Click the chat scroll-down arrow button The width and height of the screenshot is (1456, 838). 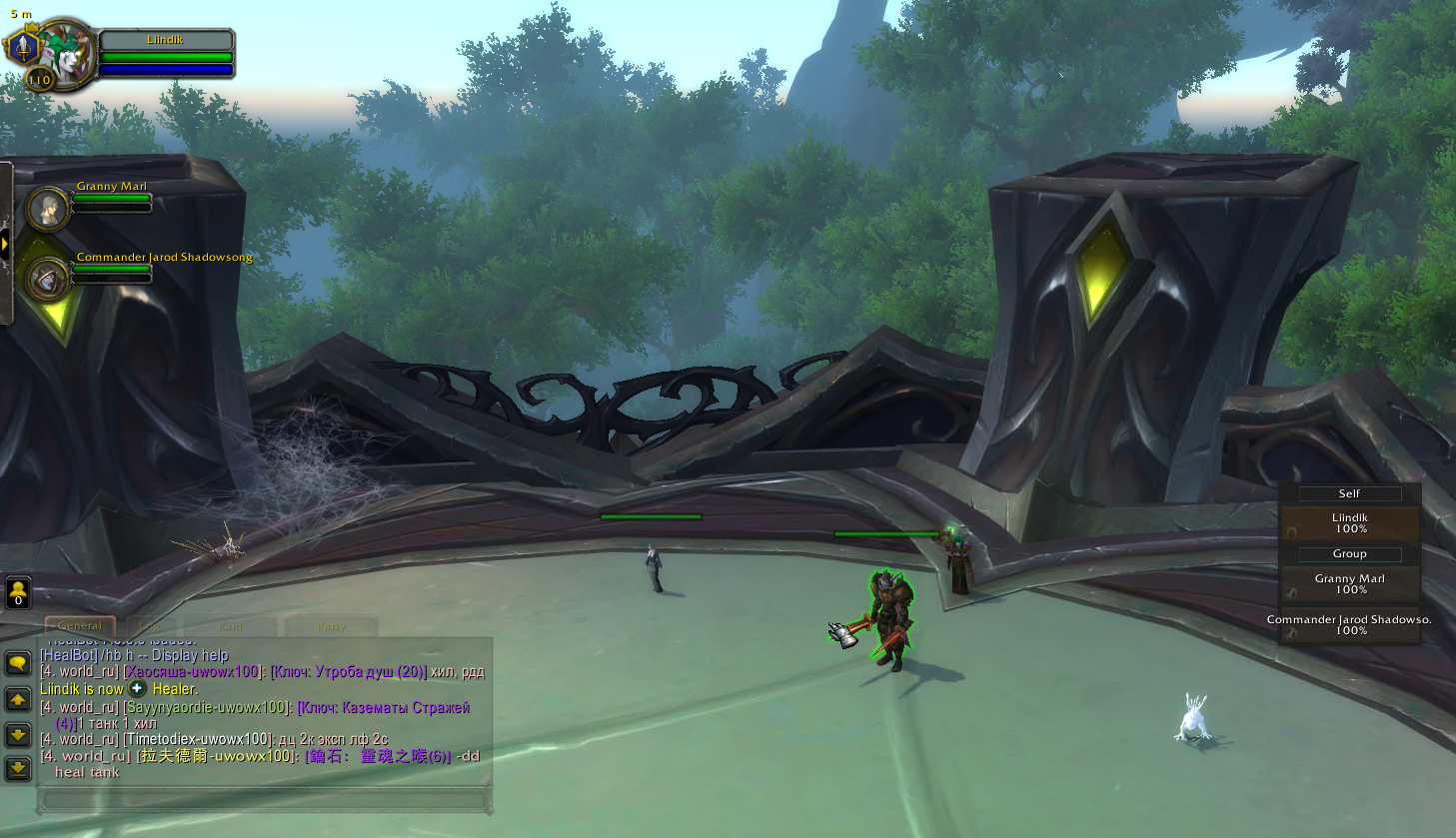point(18,735)
